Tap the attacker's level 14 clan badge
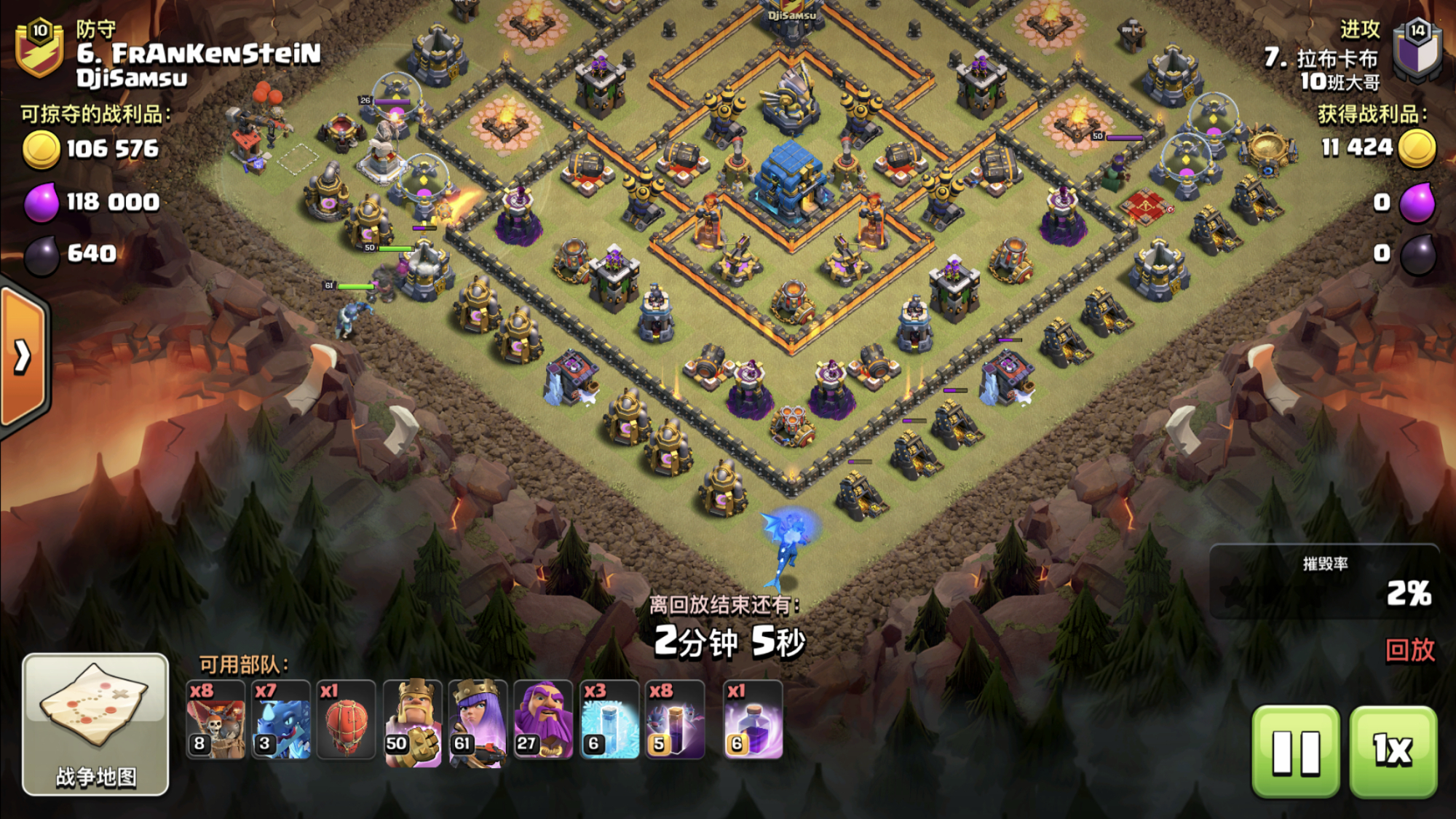This screenshot has height=819, width=1456. pyautogui.click(x=1417, y=48)
